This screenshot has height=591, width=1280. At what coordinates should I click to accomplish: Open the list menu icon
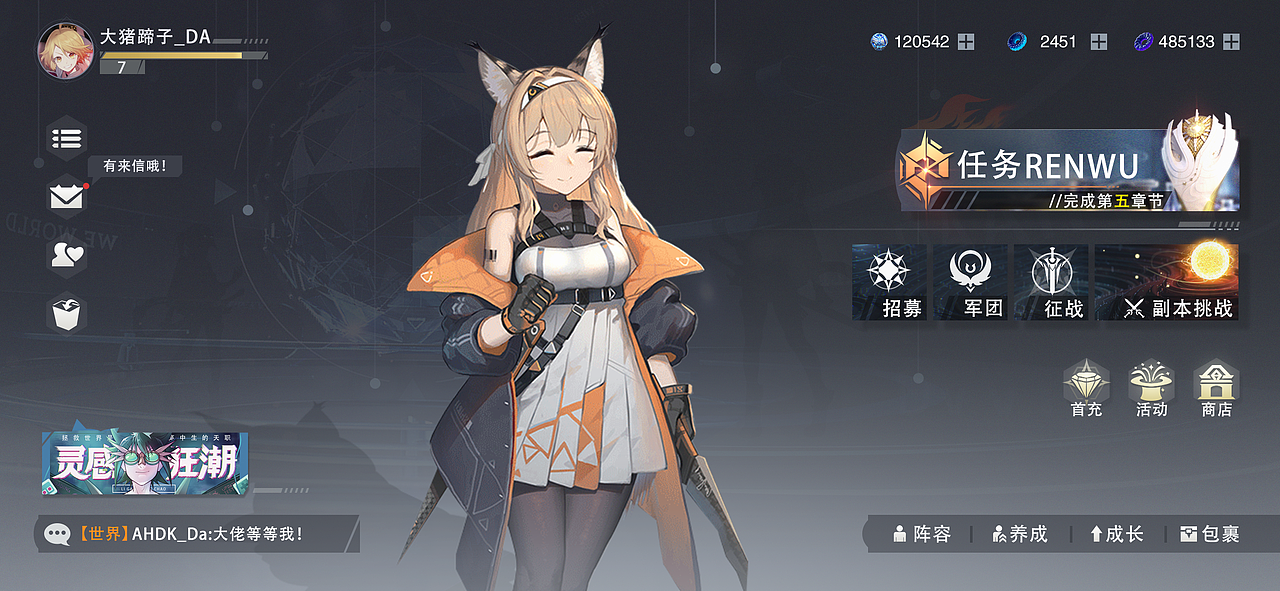(x=67, y=138)
